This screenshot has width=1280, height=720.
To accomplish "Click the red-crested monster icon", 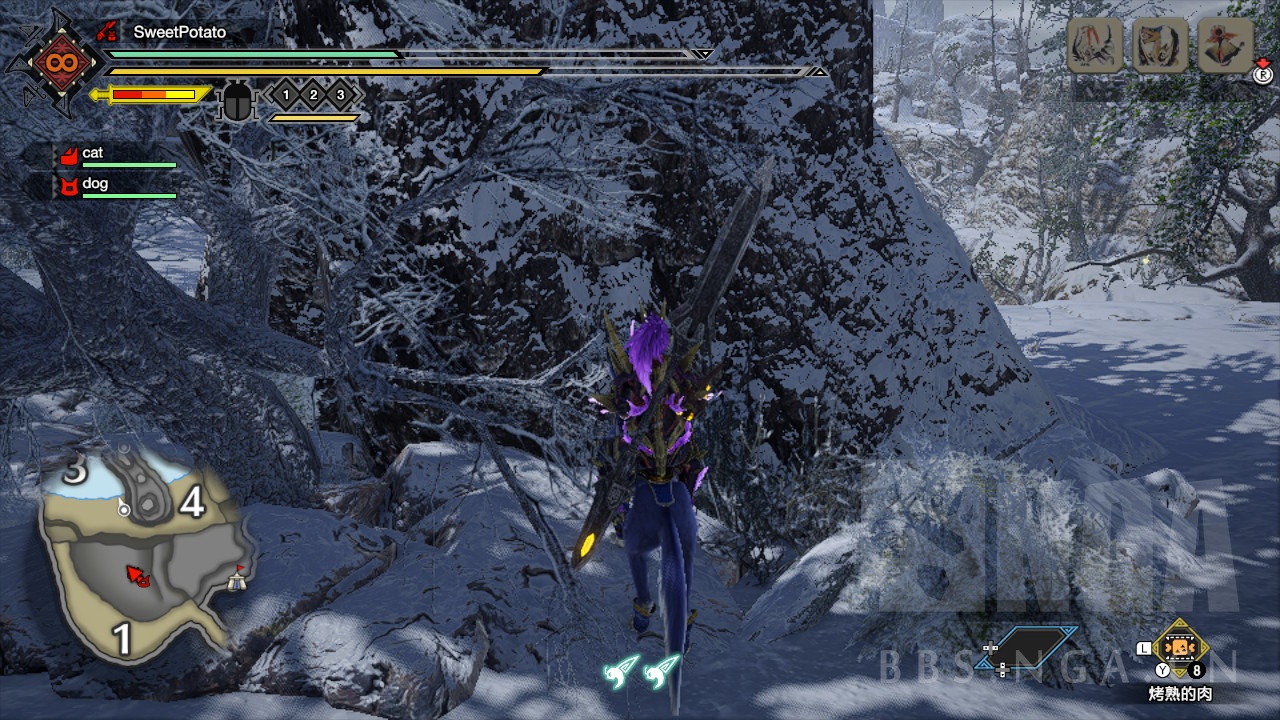I will (x=1225, y=45).
